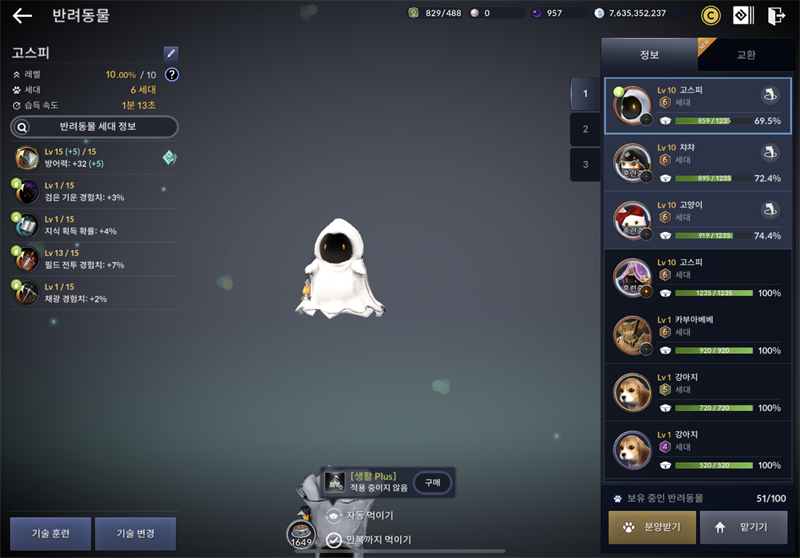Click the 분양받기 button

(x=652, y=527)
